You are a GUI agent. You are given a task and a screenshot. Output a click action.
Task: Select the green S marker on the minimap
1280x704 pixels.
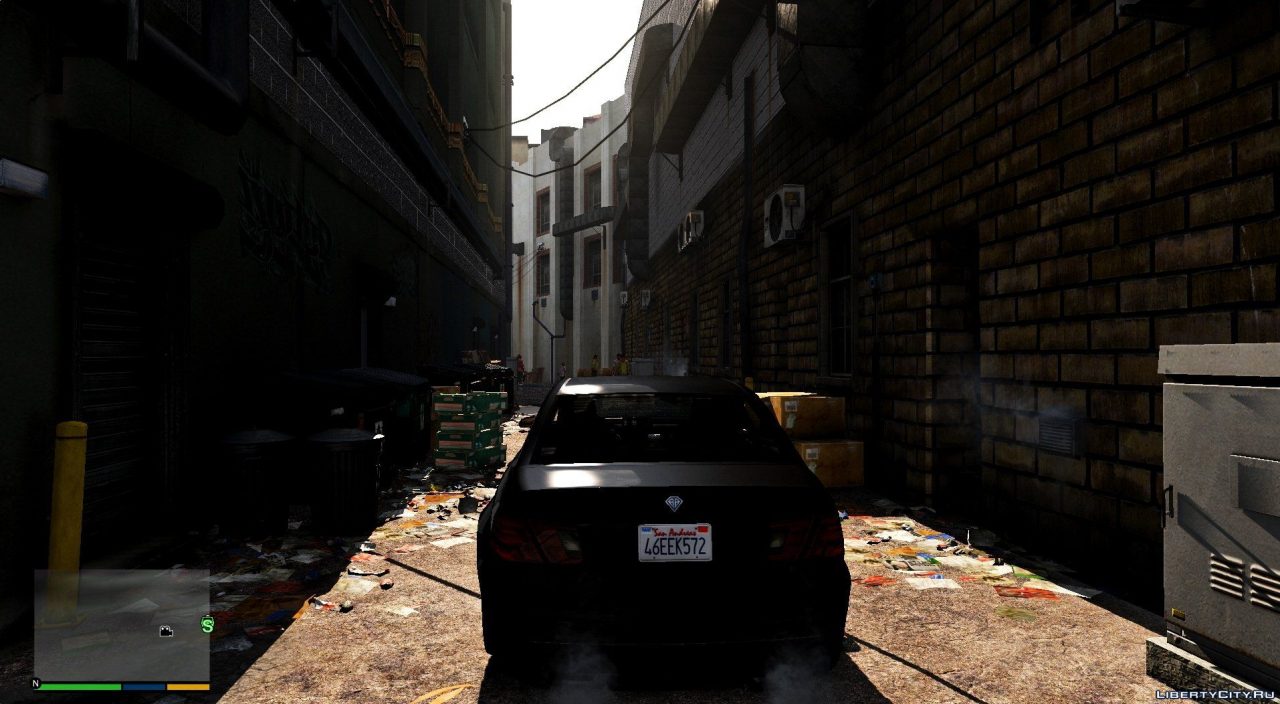tap(207, 625)
